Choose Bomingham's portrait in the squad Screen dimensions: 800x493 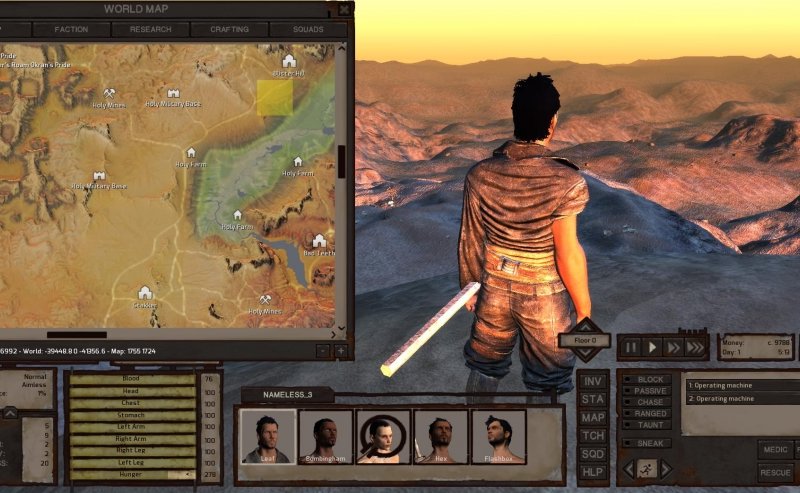325,437
